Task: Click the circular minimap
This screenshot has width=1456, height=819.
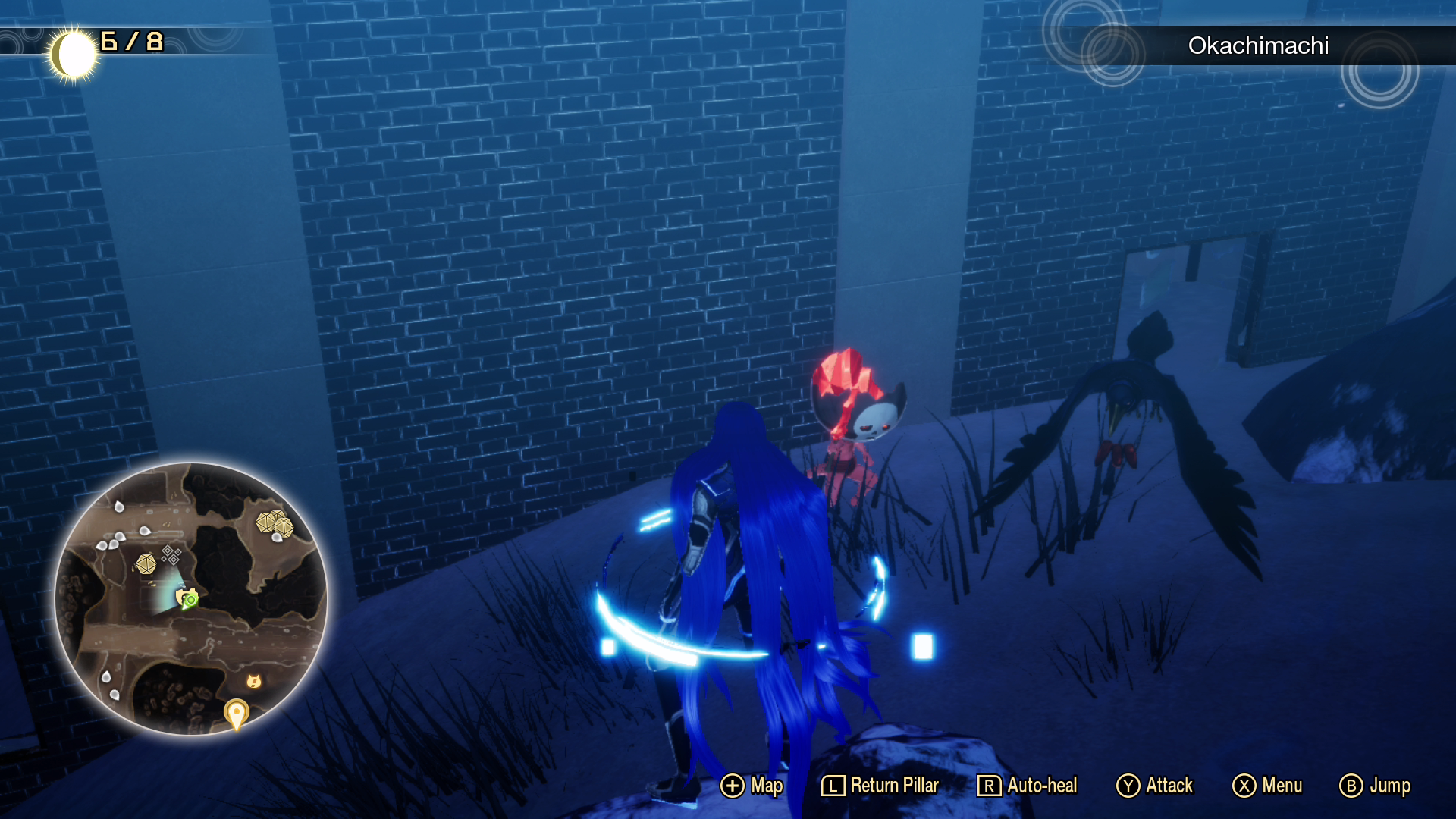Action: 191,598
